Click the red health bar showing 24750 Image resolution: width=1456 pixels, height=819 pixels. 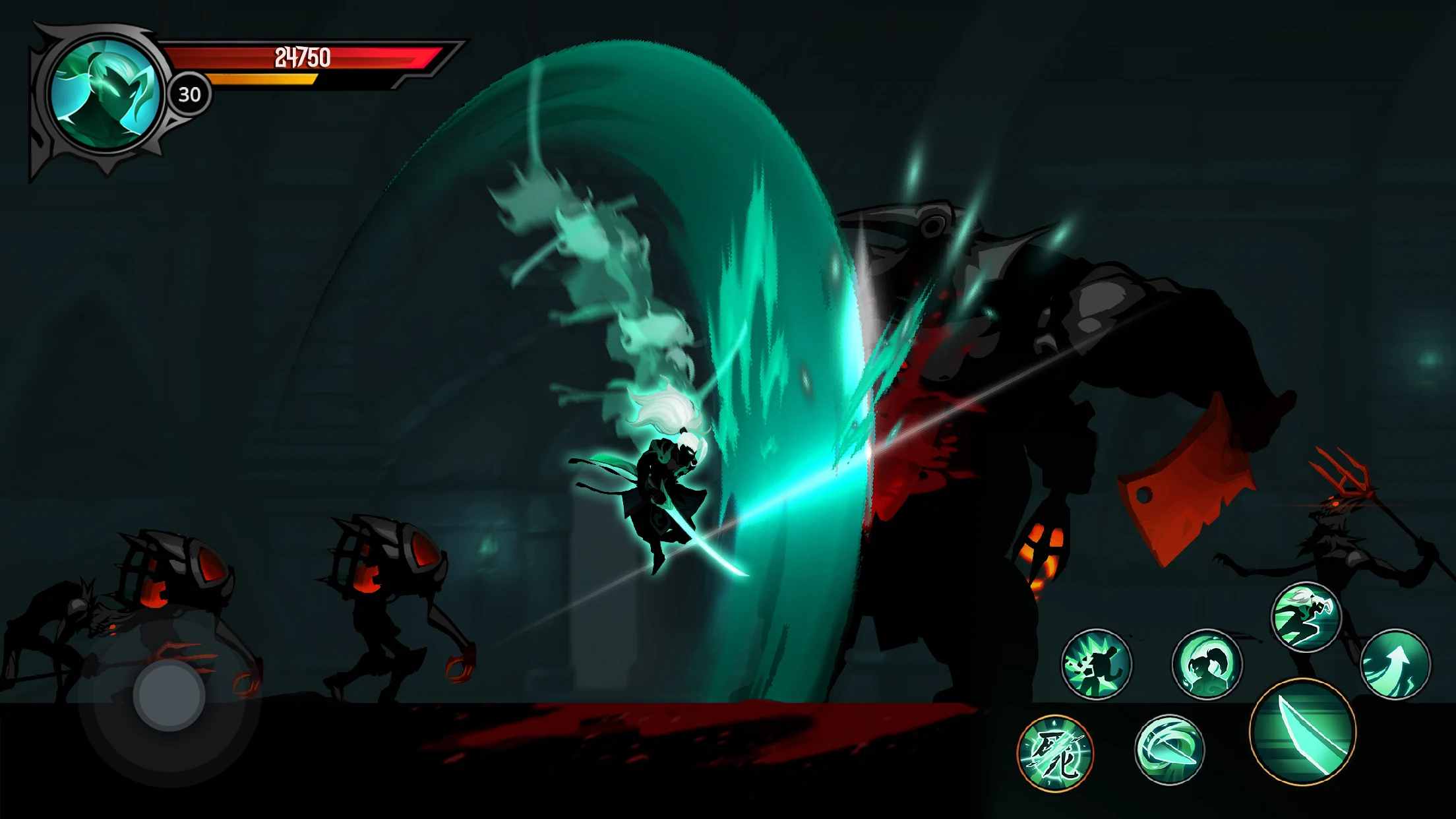pyautogui.click(x=303, y=58)
